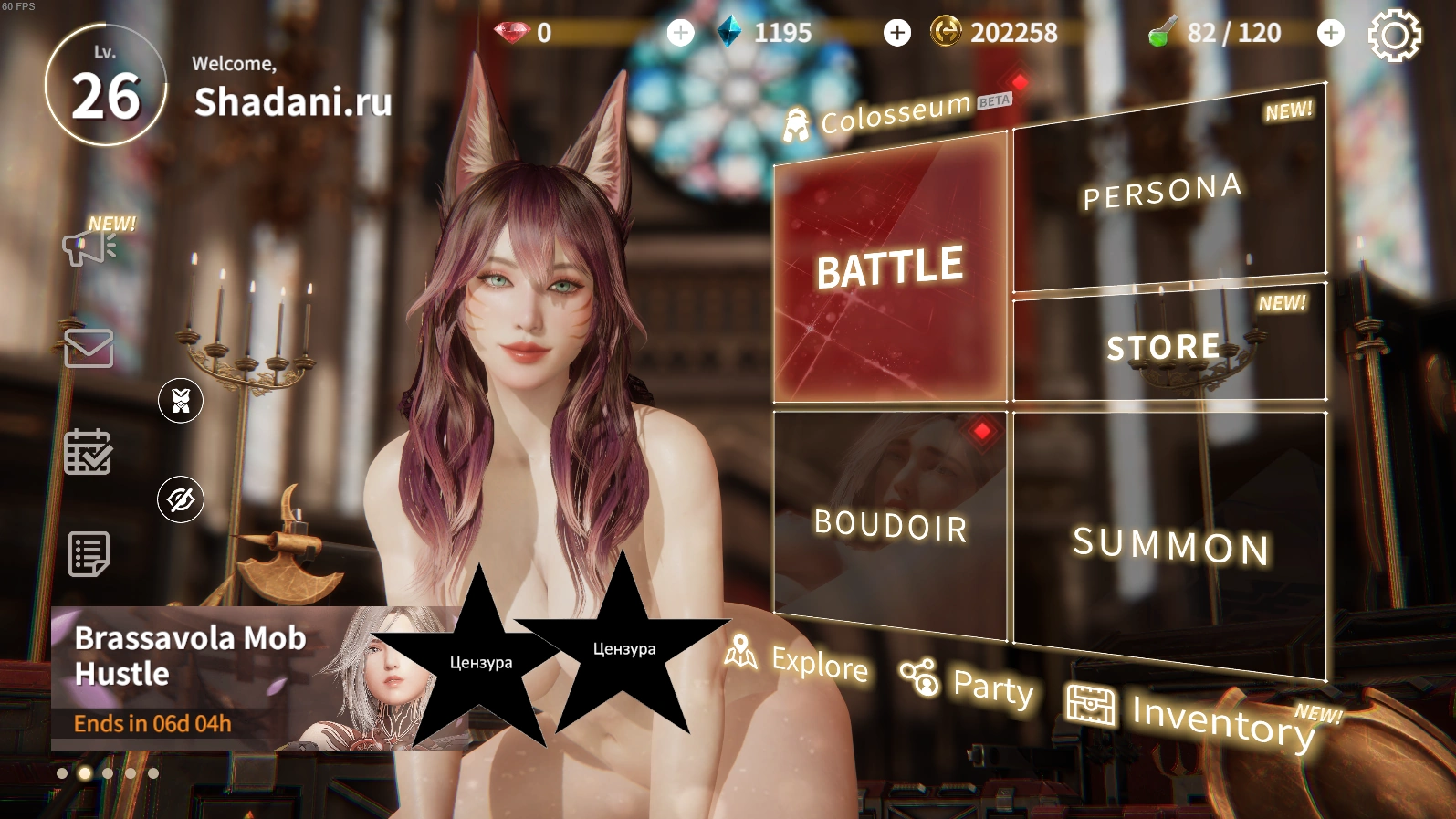Open the megaphone announcements icon
Viewport: 1456px width, 819px height.
tap(89, 247)
